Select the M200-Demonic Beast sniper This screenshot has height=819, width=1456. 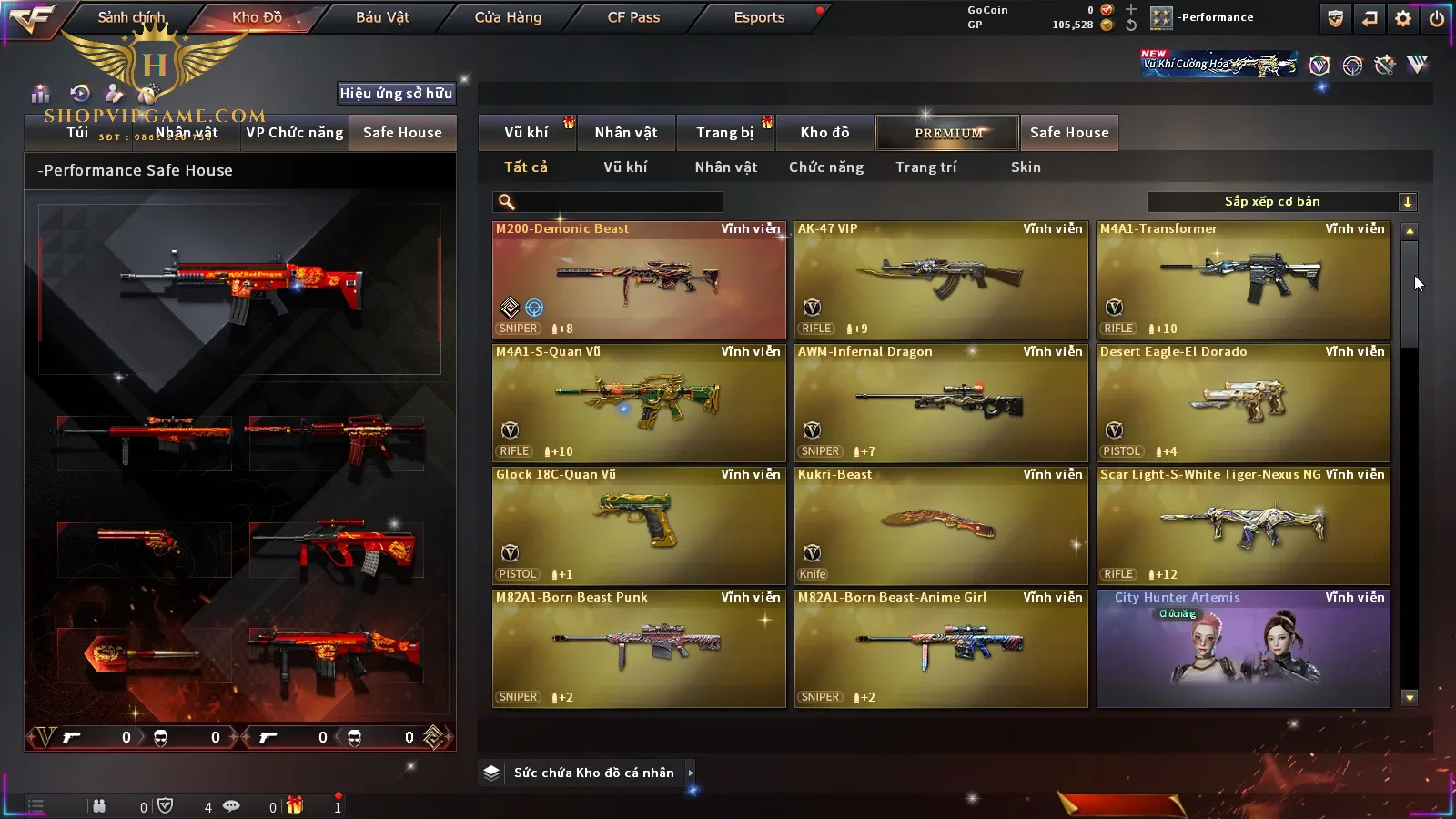(639, 280)
